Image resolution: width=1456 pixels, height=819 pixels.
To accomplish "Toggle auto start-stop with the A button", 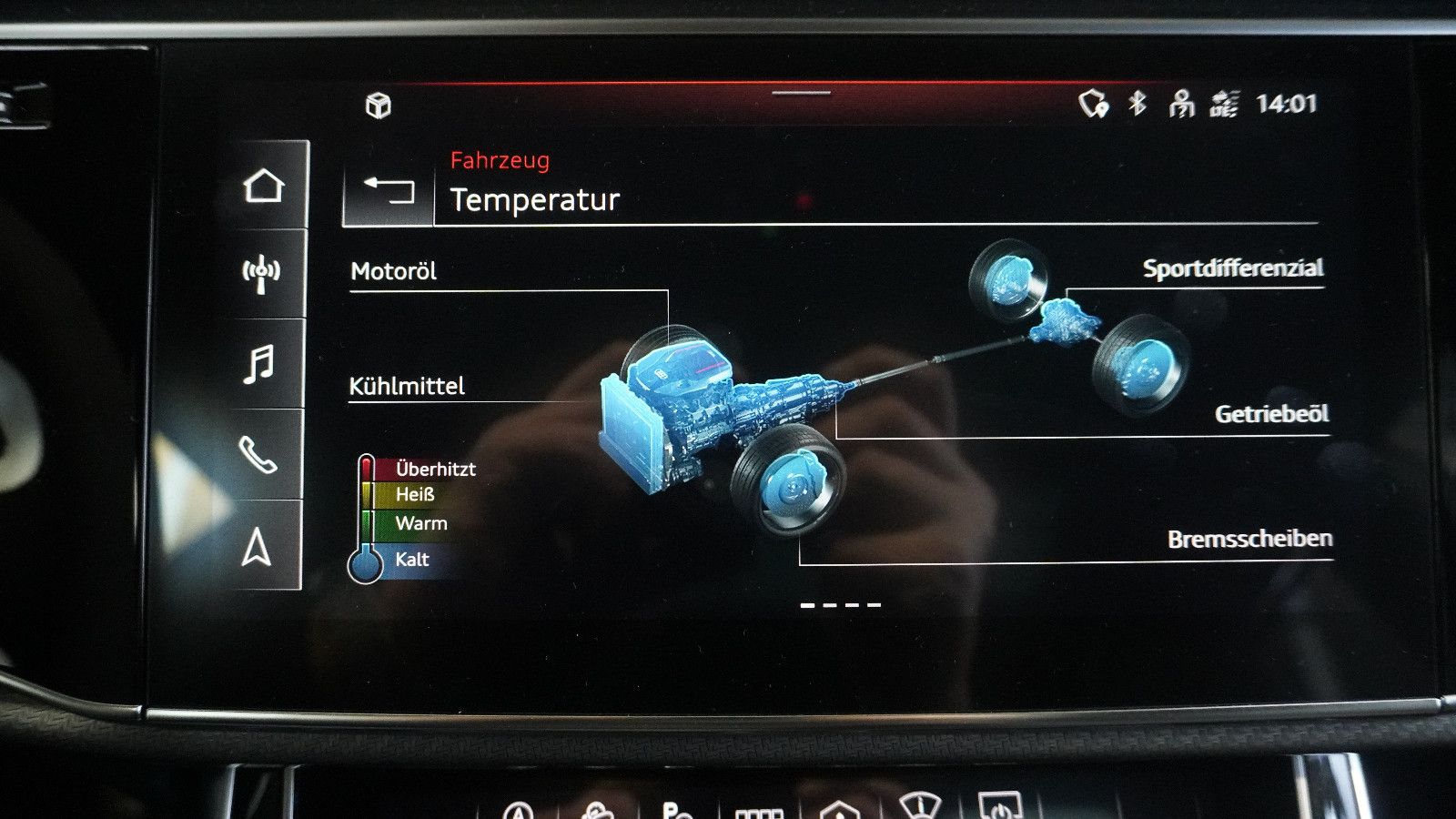I will point(519,810).
